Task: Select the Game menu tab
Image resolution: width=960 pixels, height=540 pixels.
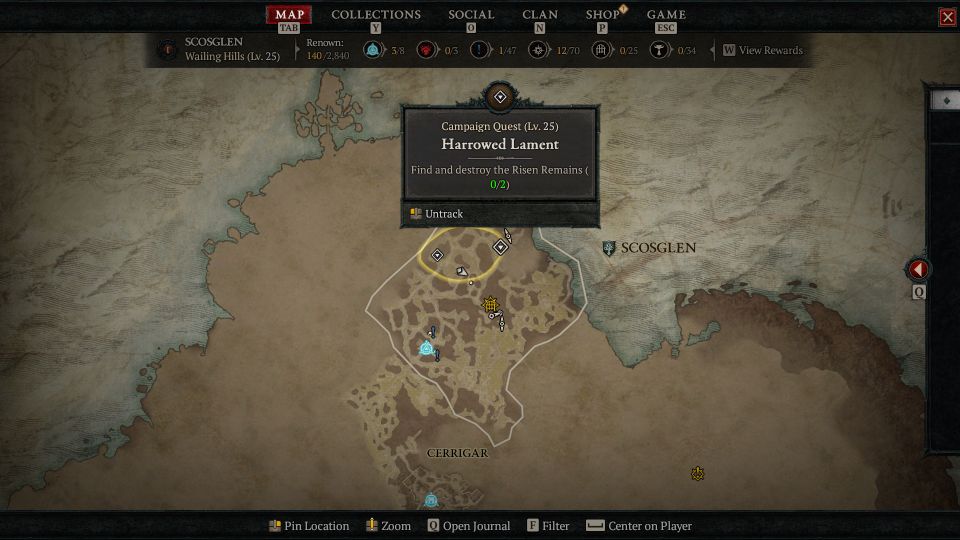Action: tap(666, 15)
